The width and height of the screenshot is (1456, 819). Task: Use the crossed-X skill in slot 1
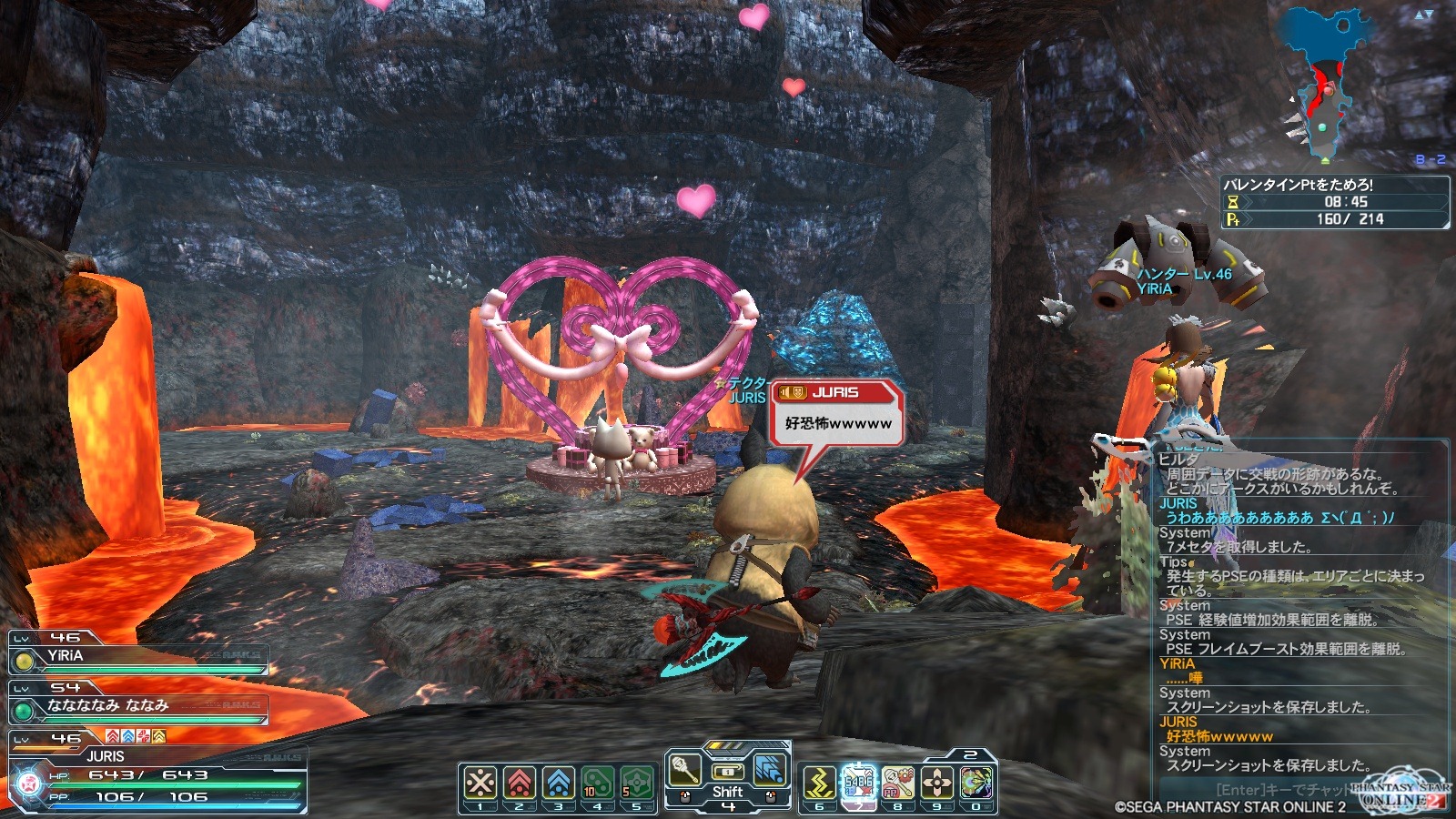[x=480, y=784]
